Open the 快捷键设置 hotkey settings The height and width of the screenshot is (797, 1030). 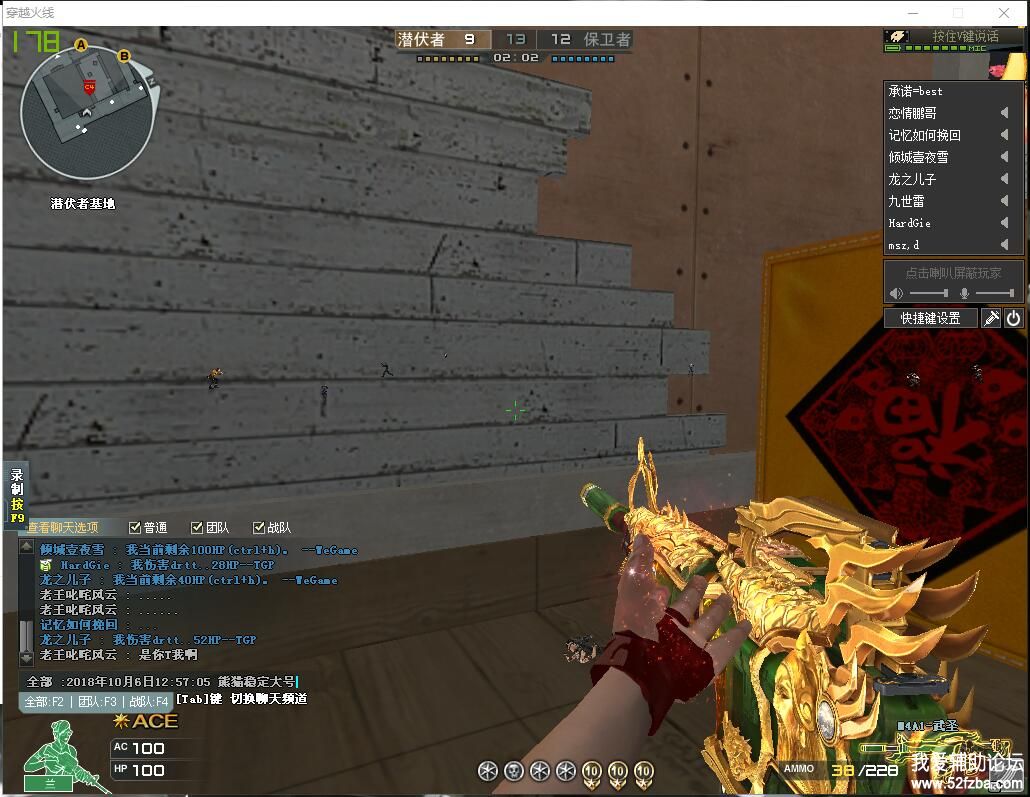(930, 318)
